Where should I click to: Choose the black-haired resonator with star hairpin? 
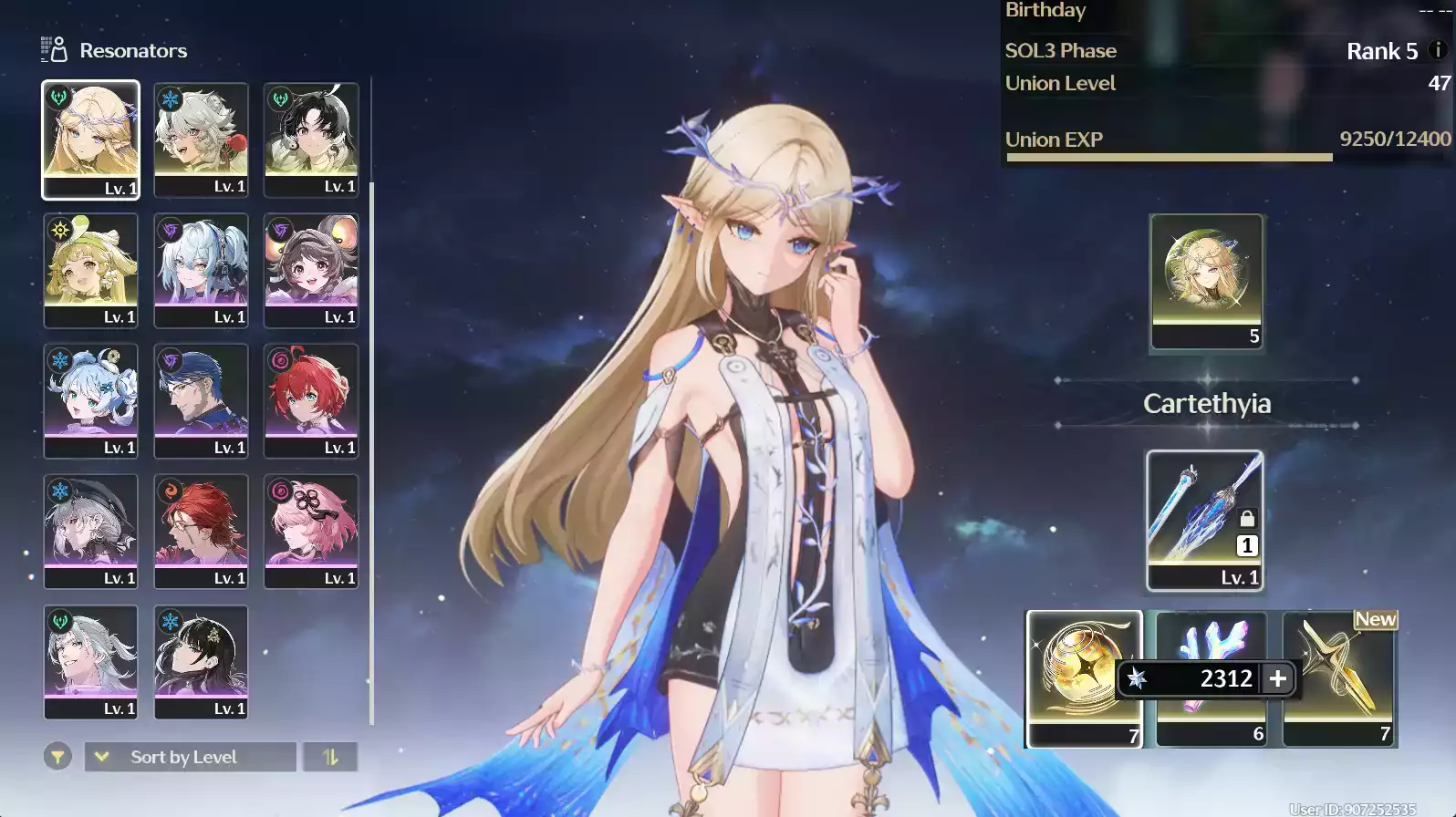(x=201, y=661)
